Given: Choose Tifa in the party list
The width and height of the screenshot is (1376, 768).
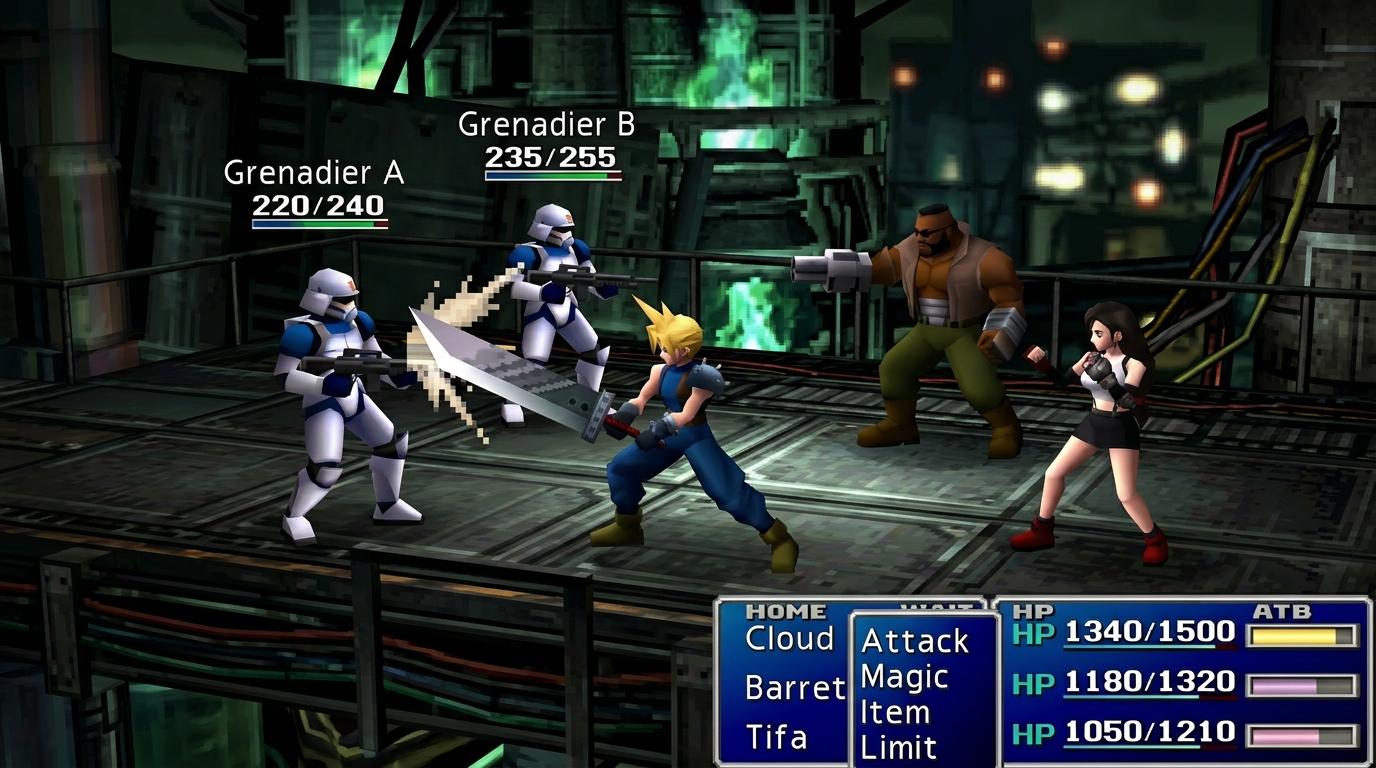Looking at the screenshot, I should [777, 737].
